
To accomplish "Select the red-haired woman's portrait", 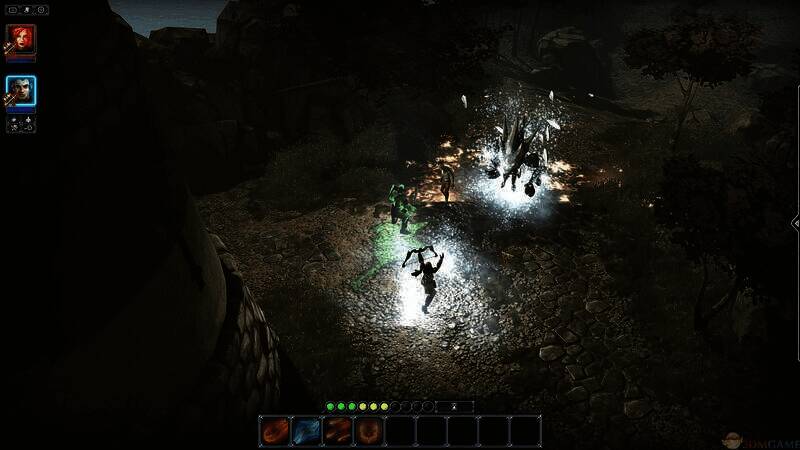I will [x=21, y=39].
